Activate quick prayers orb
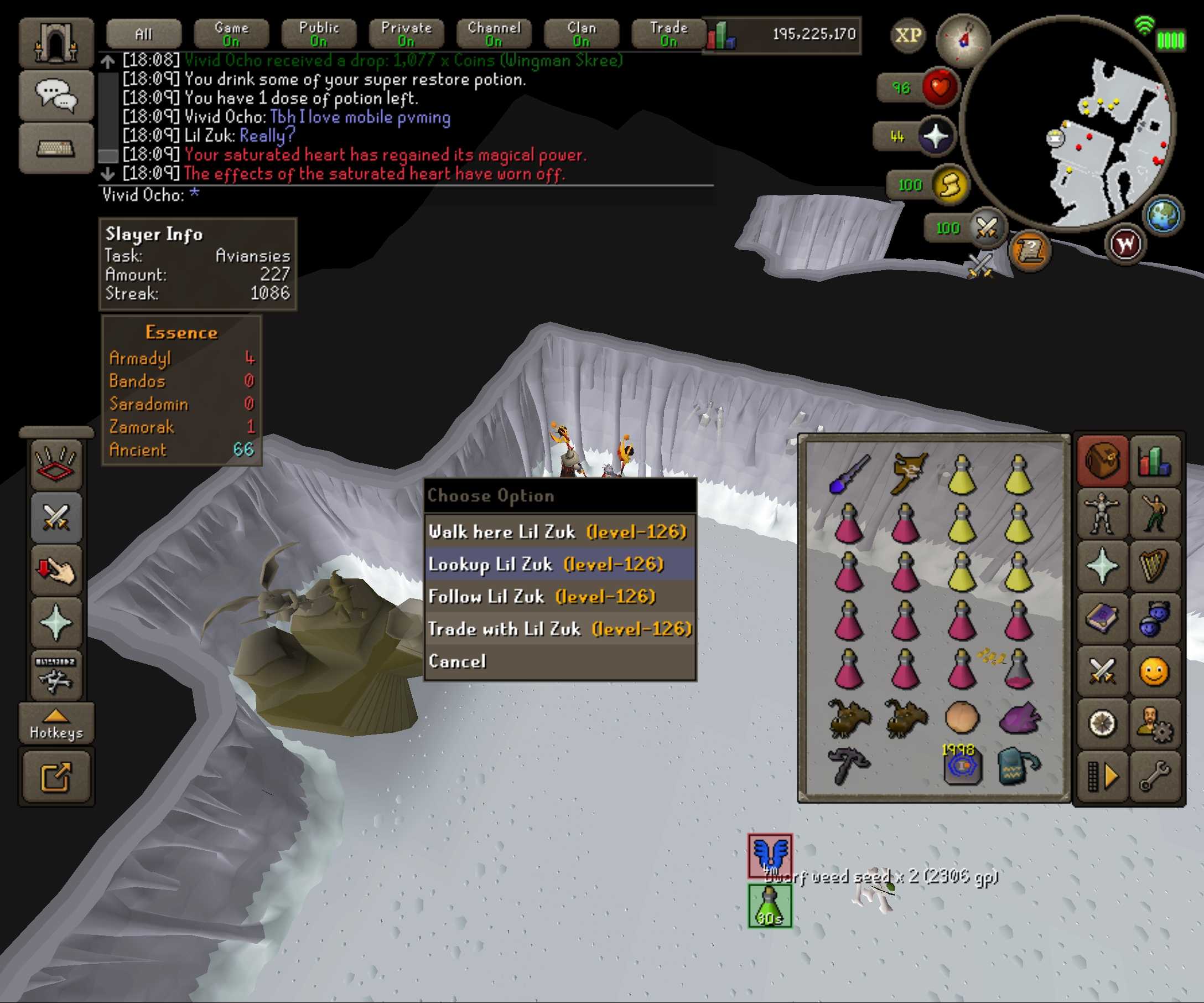This screenshot has height=1003, width=1204. 936,137
